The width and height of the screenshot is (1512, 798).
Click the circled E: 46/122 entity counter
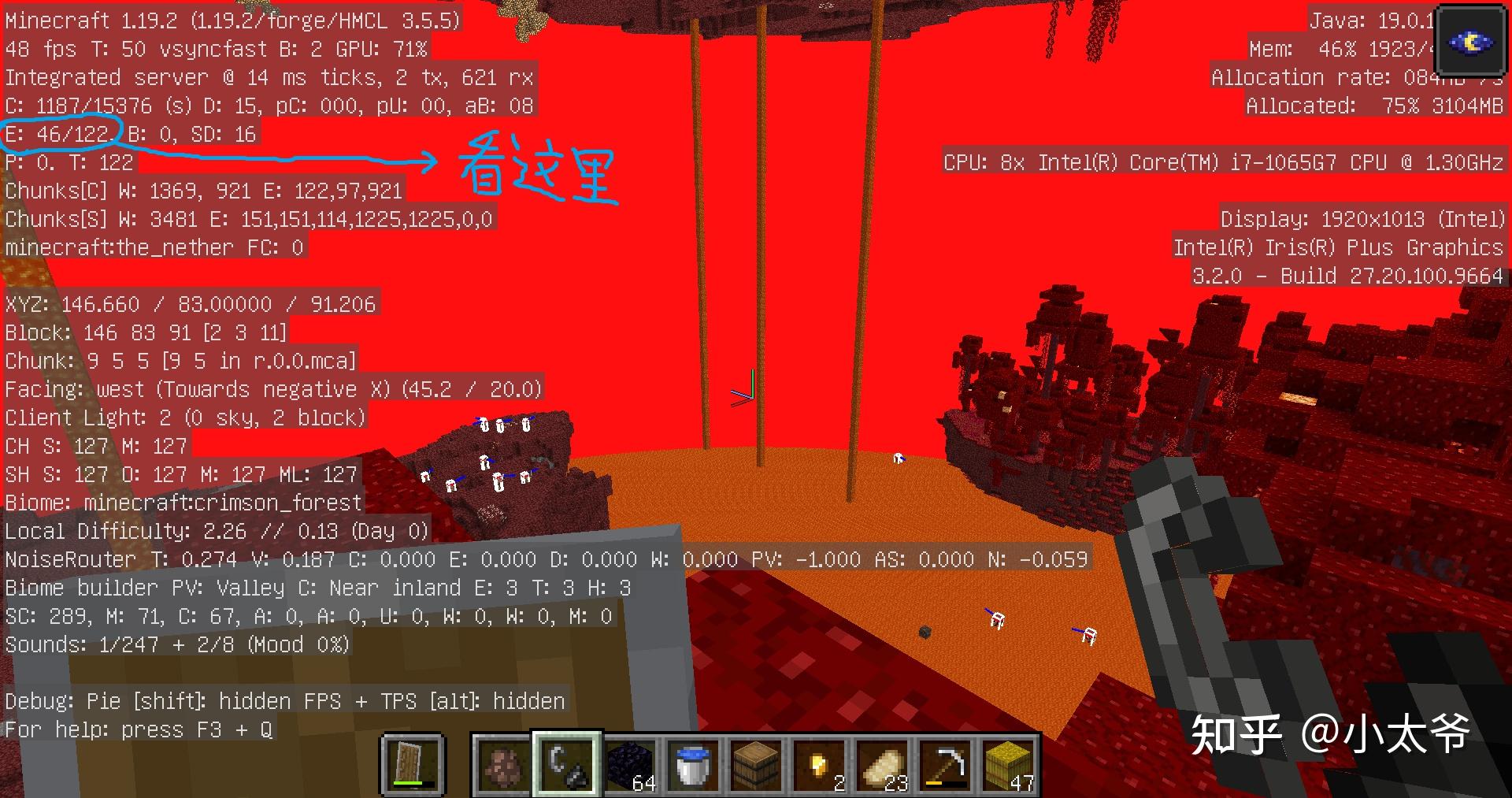59,134
